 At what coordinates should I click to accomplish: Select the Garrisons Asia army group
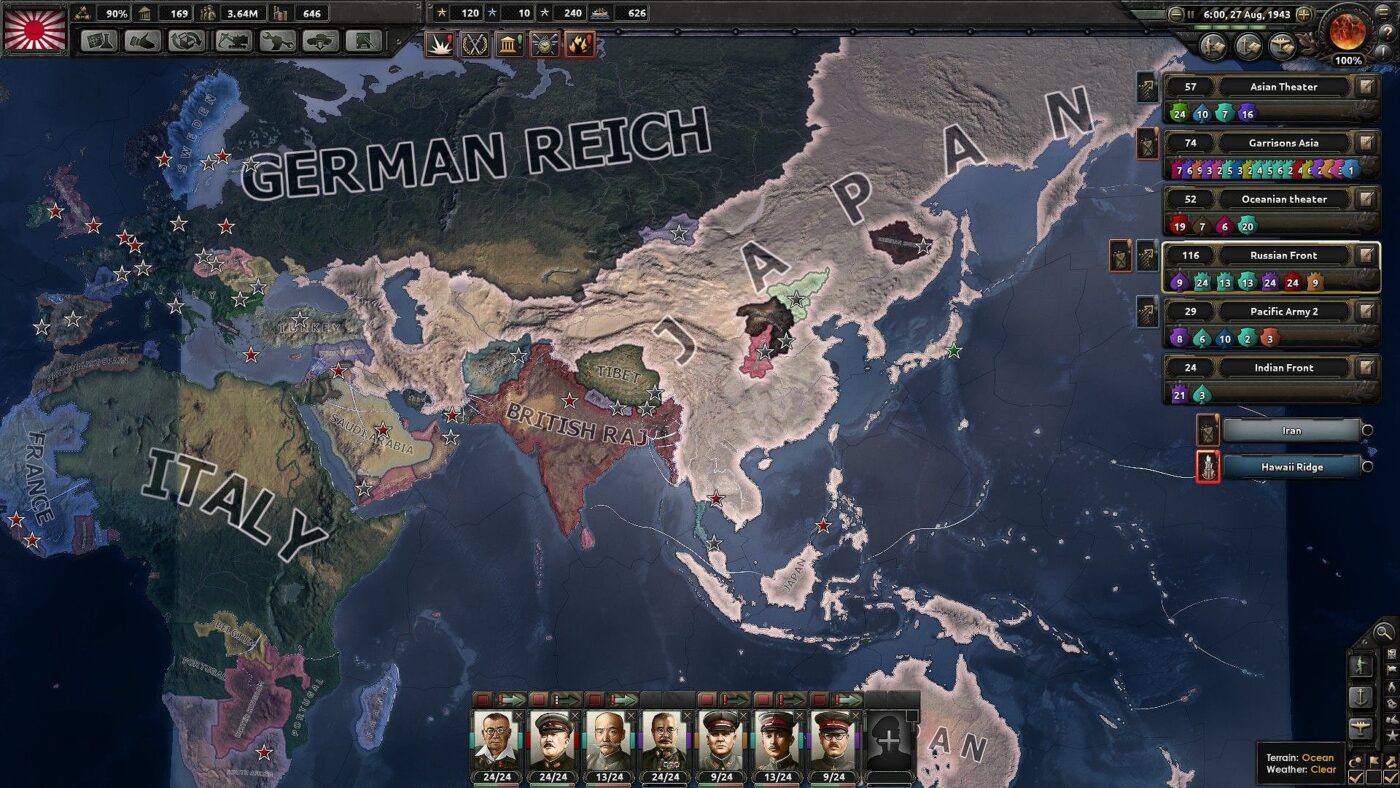[1283, 143]
